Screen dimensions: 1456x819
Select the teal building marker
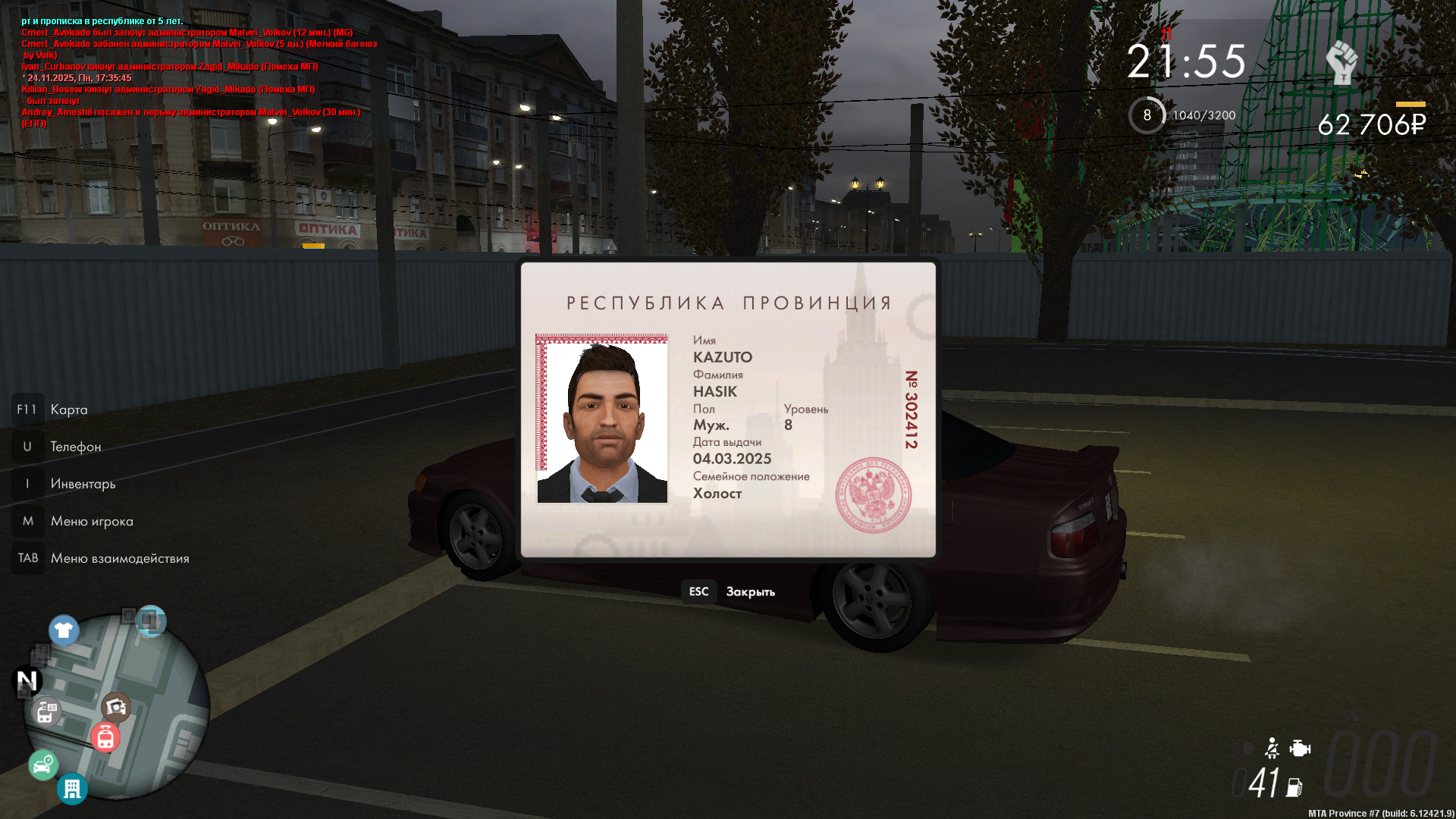coord(72,789)
